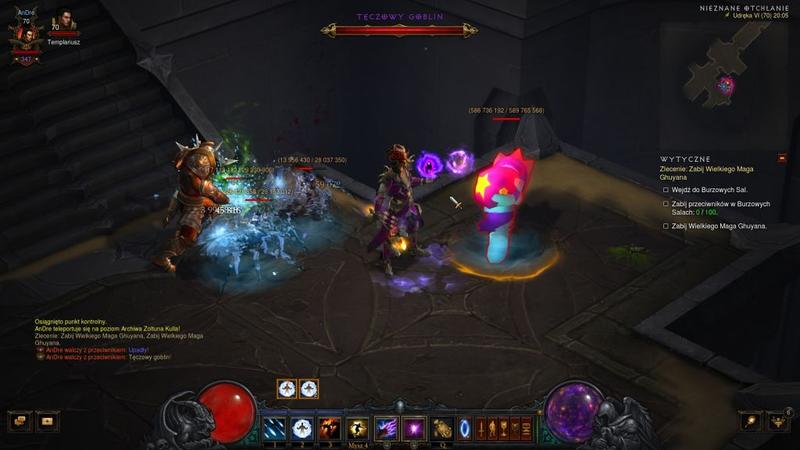Open the leftmost menu button at bottom right
This screenshot has width=800, height=450.
click(750, 421)
